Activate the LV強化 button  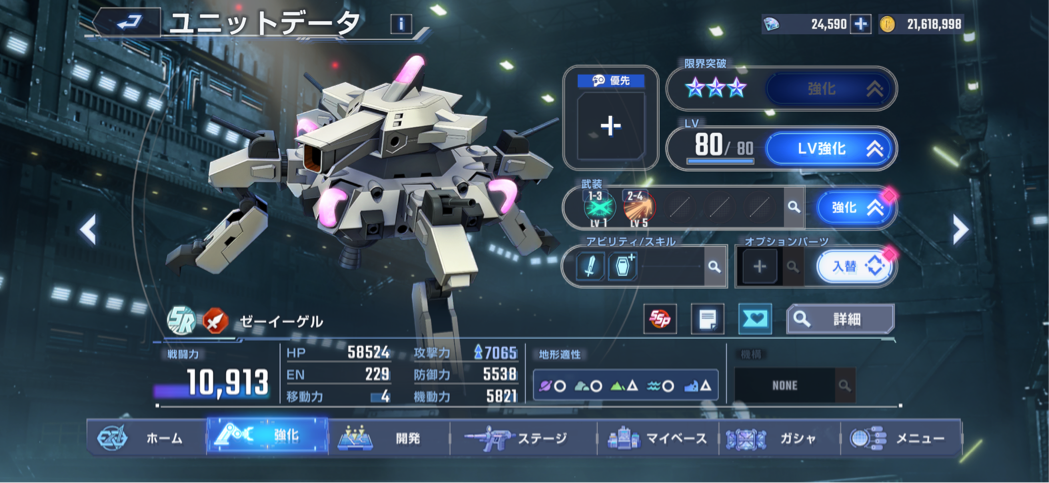pos(830,149)
